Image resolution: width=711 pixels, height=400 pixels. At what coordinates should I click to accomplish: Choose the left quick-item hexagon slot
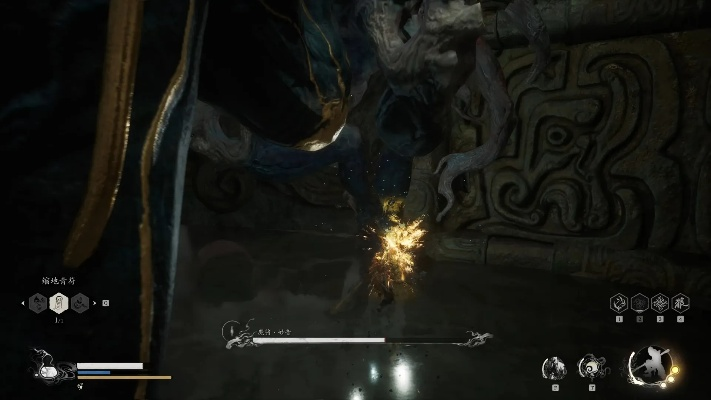(x=39, y=302)
